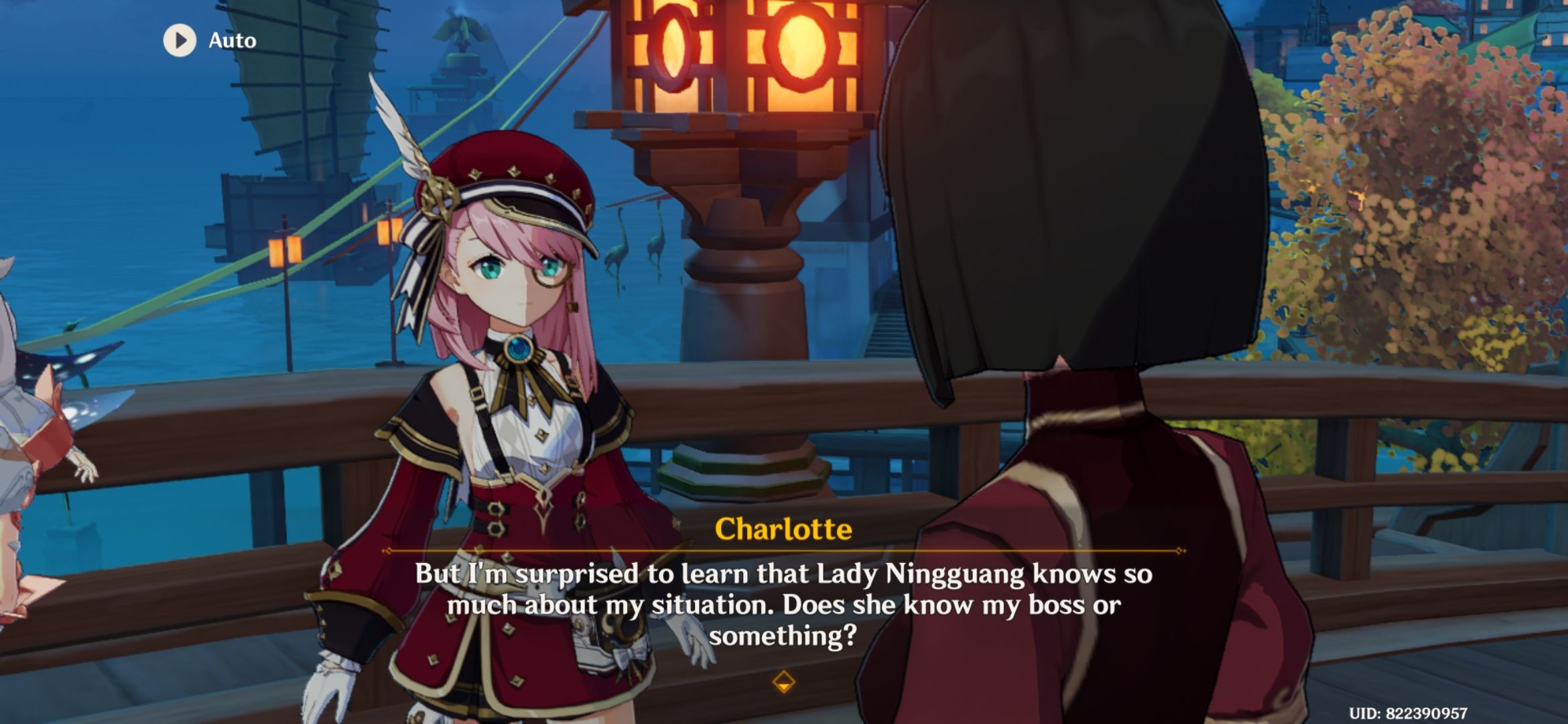Click the Auto play icon

178,40
